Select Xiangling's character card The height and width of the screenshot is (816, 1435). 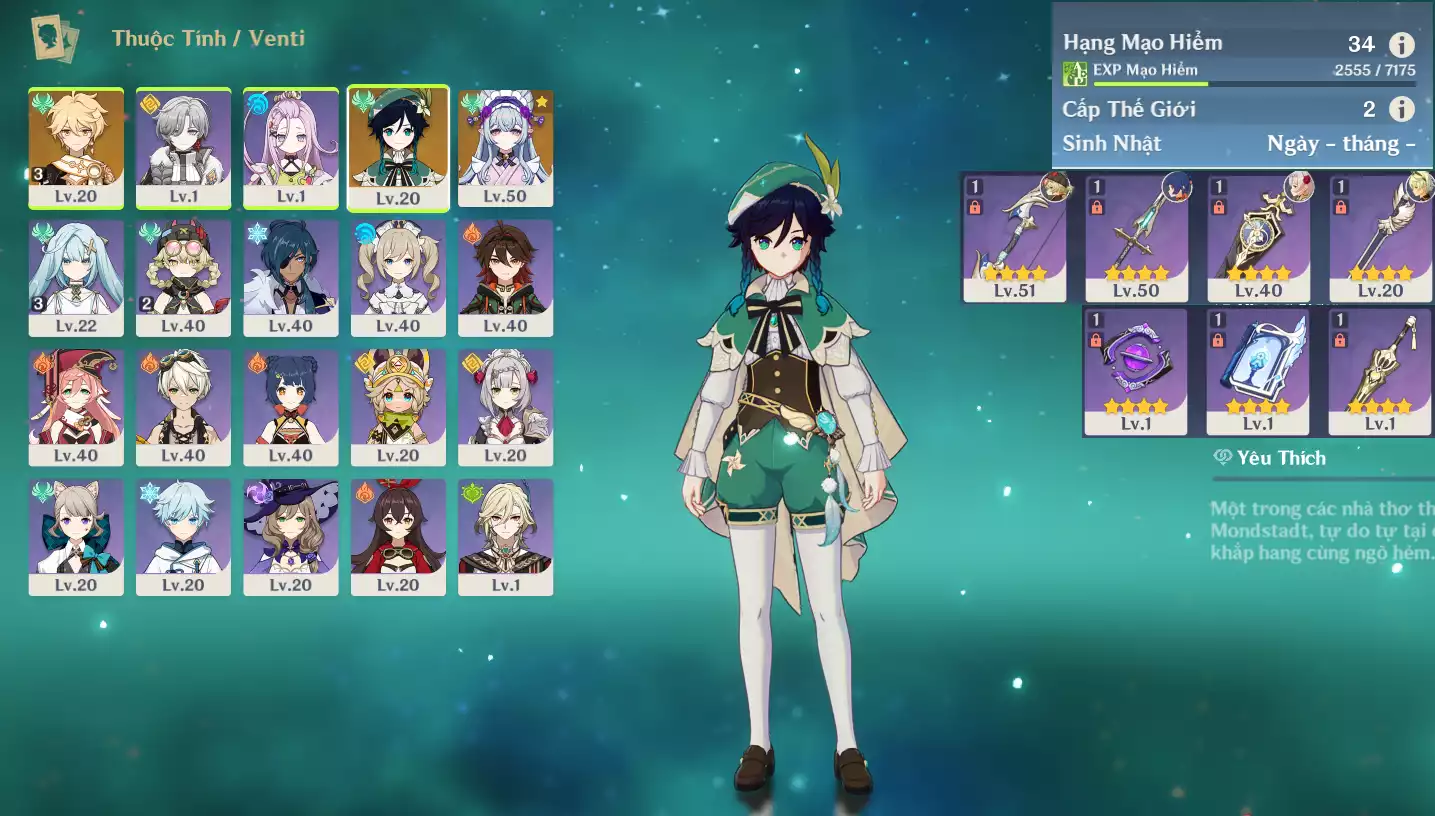point(291,407)
